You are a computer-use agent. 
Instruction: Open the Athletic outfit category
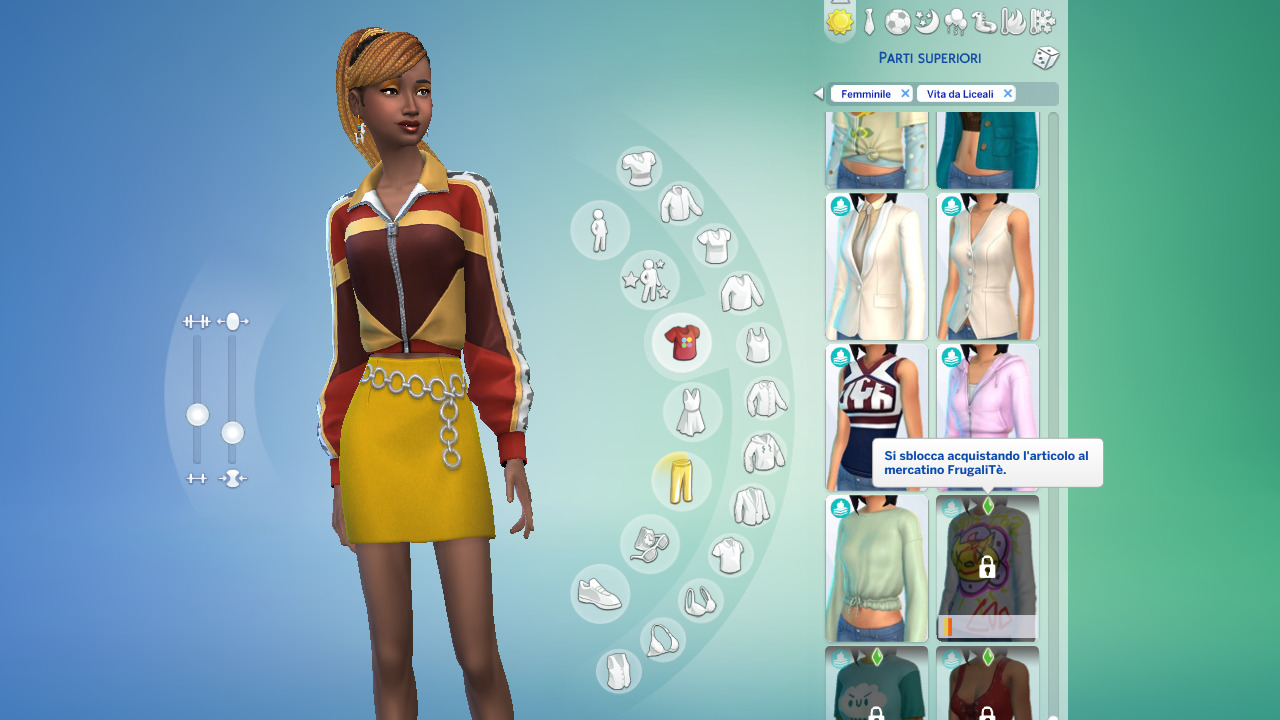pos(898,22)
